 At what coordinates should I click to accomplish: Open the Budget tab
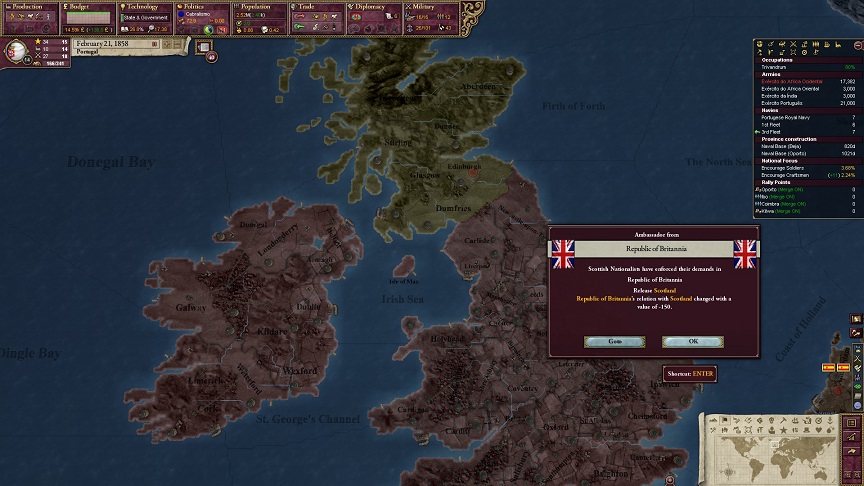pyautogui.click(x=87, y=6)
